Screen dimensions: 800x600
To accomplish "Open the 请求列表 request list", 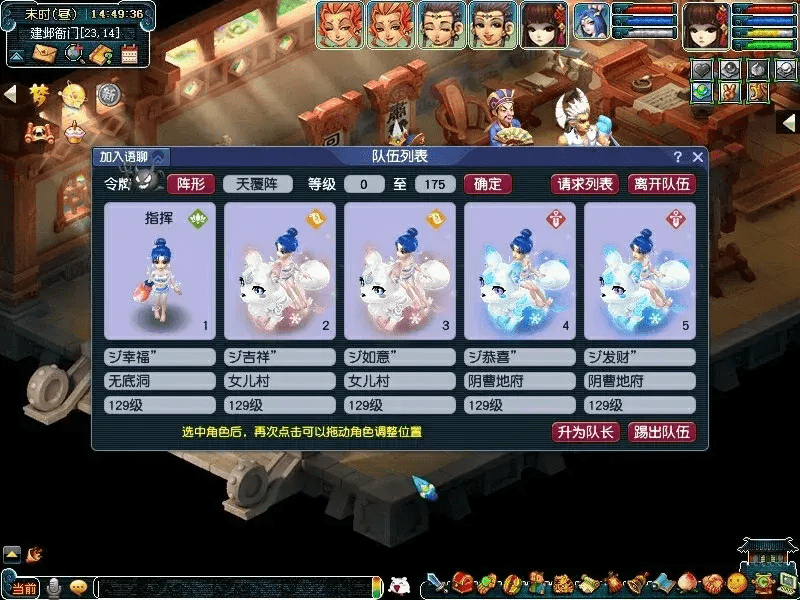I will (x=585, y=184).
